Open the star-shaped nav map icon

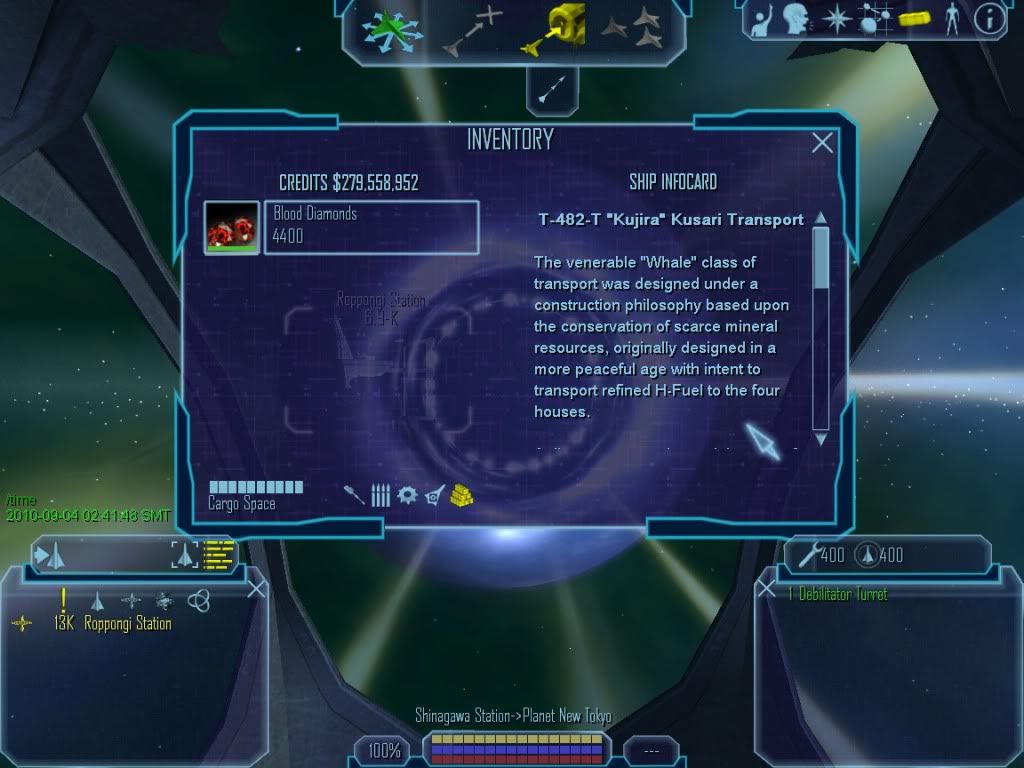tap(836, 18)
